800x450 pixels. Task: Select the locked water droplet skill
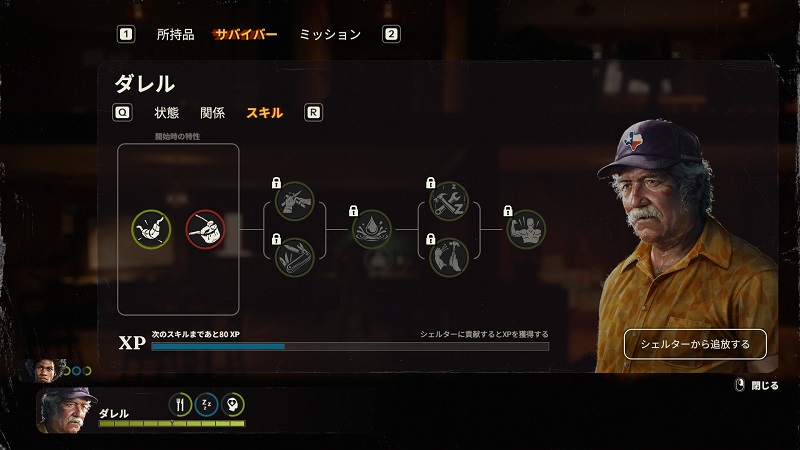pos(371,229)
